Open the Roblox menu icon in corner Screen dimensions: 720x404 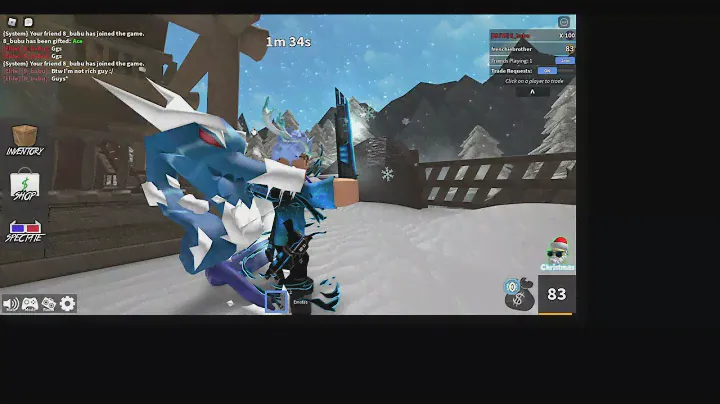[x=10, y=21]
